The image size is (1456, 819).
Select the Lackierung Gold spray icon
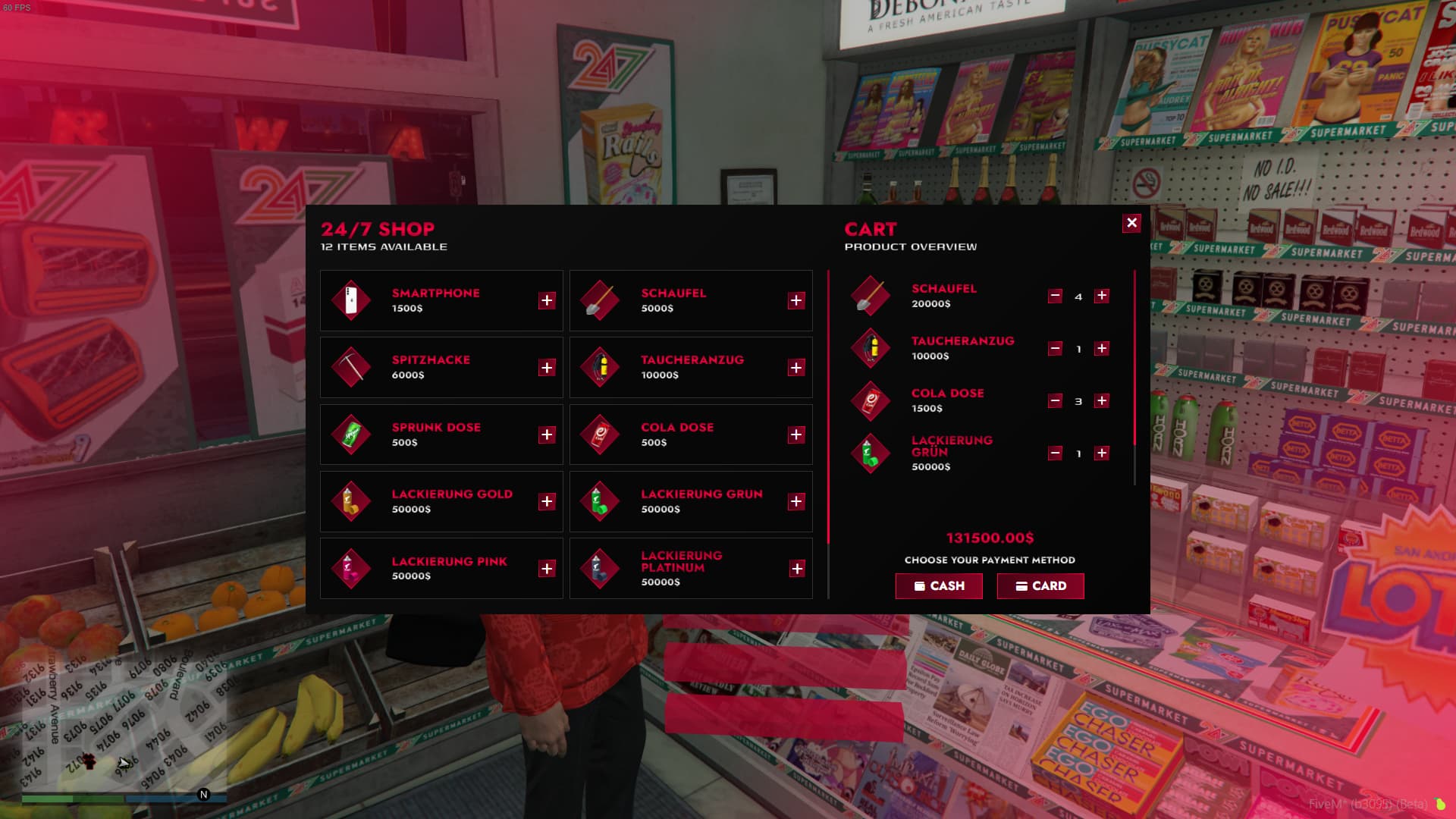[x=351, y=501]
